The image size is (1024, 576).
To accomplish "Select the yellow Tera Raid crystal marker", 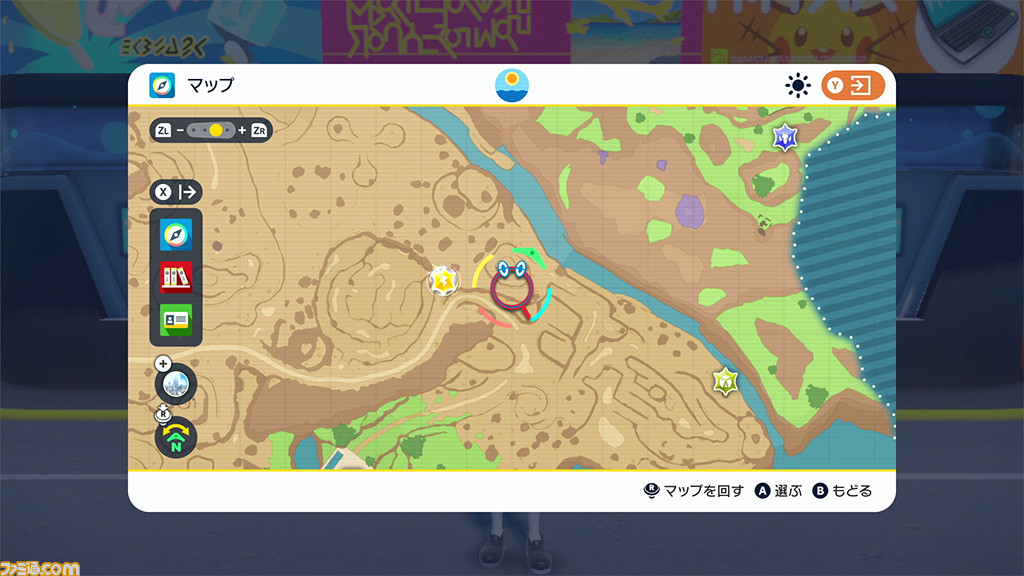I will pyautogui.click(x=442, y=281).
